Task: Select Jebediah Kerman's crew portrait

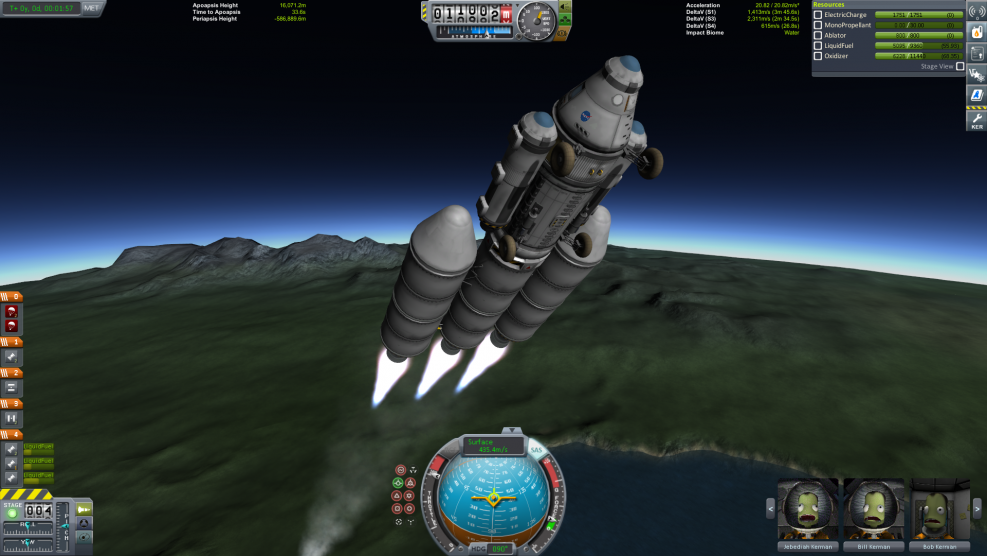Action: click(x=809, y=511)
